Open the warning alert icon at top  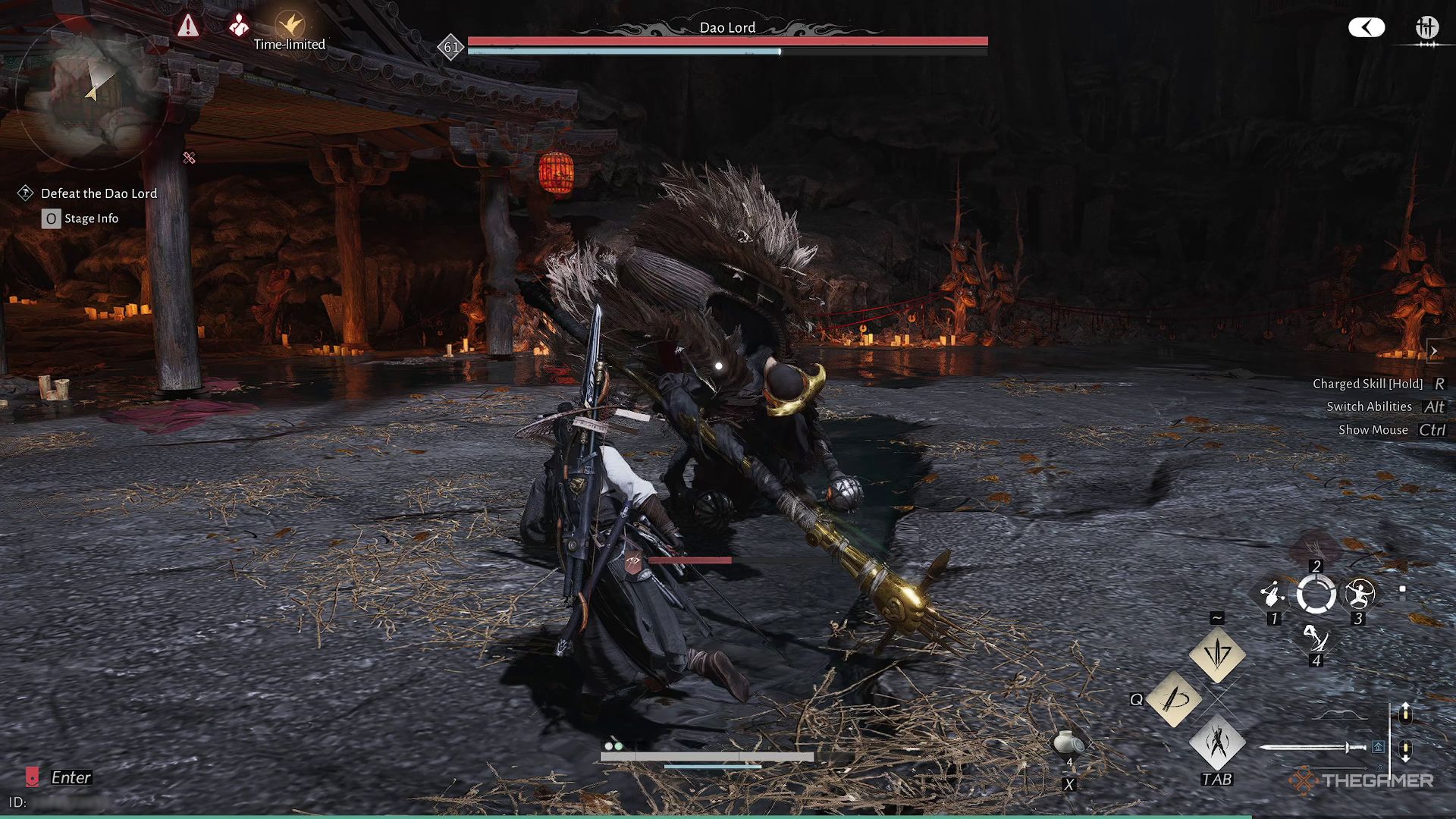tap(188, 27)
